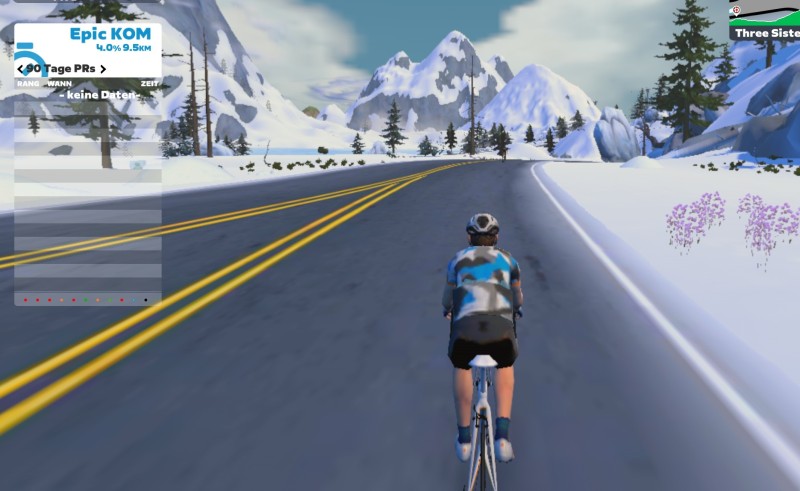Select the Epic KOM segment header
The width and height of the screenshot is (800, 491).
click(109, 34)
